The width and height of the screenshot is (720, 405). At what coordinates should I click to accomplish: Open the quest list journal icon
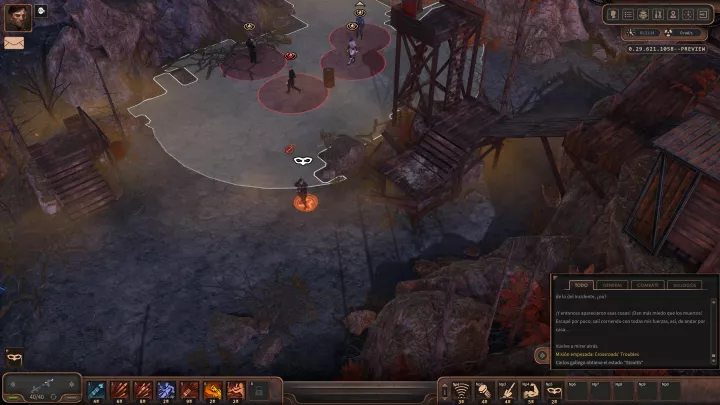(x=628, y=14)
